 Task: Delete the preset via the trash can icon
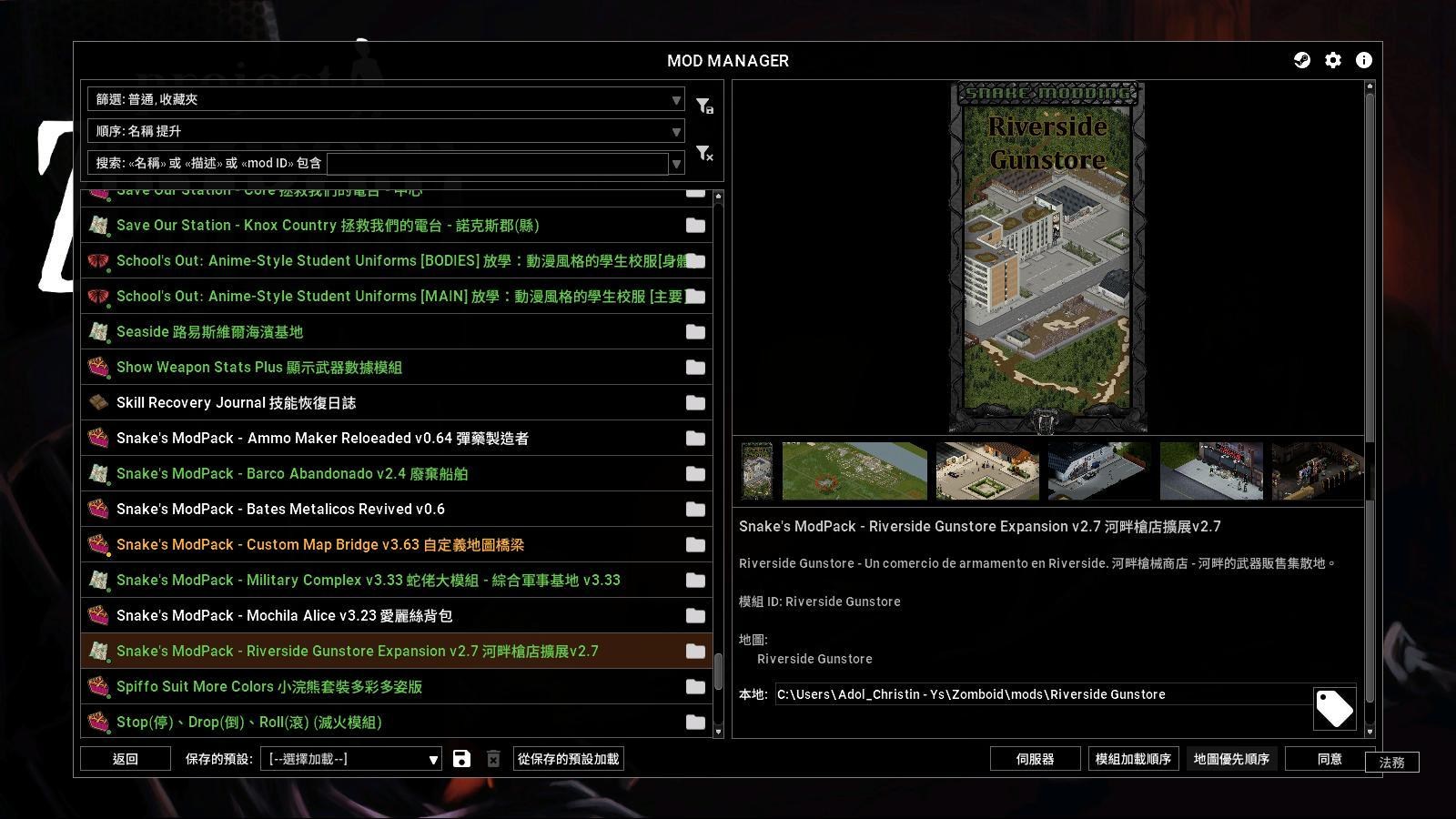493,758
